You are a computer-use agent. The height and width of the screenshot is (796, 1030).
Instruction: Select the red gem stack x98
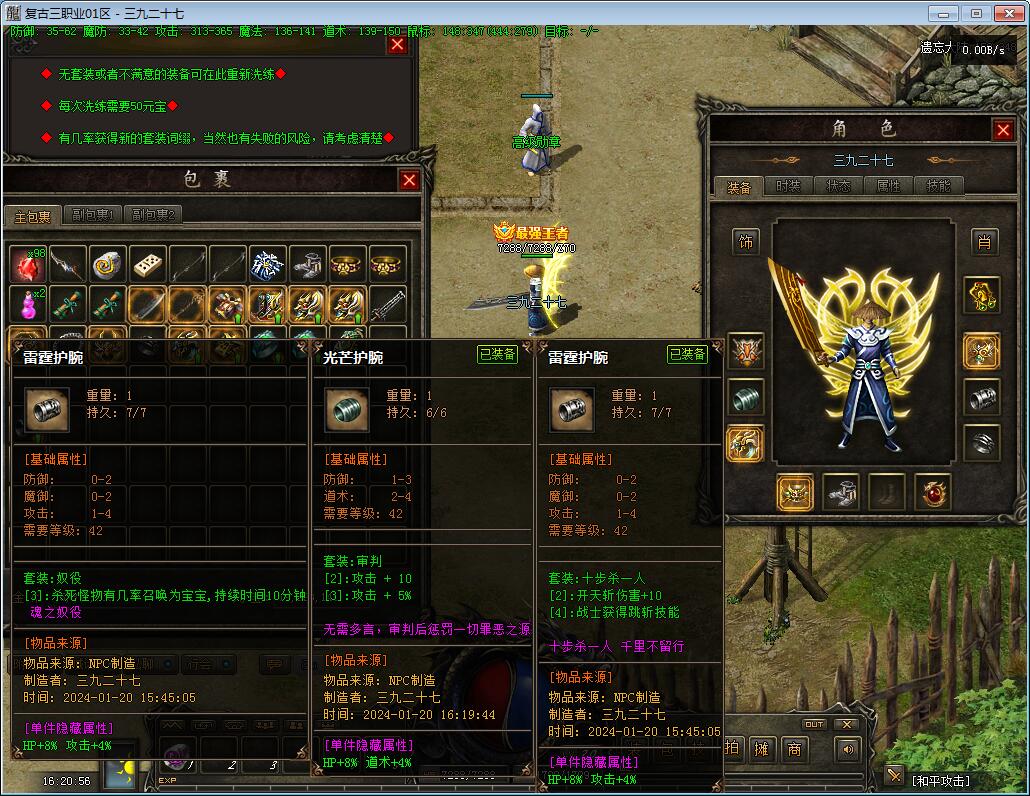(28, 264)
